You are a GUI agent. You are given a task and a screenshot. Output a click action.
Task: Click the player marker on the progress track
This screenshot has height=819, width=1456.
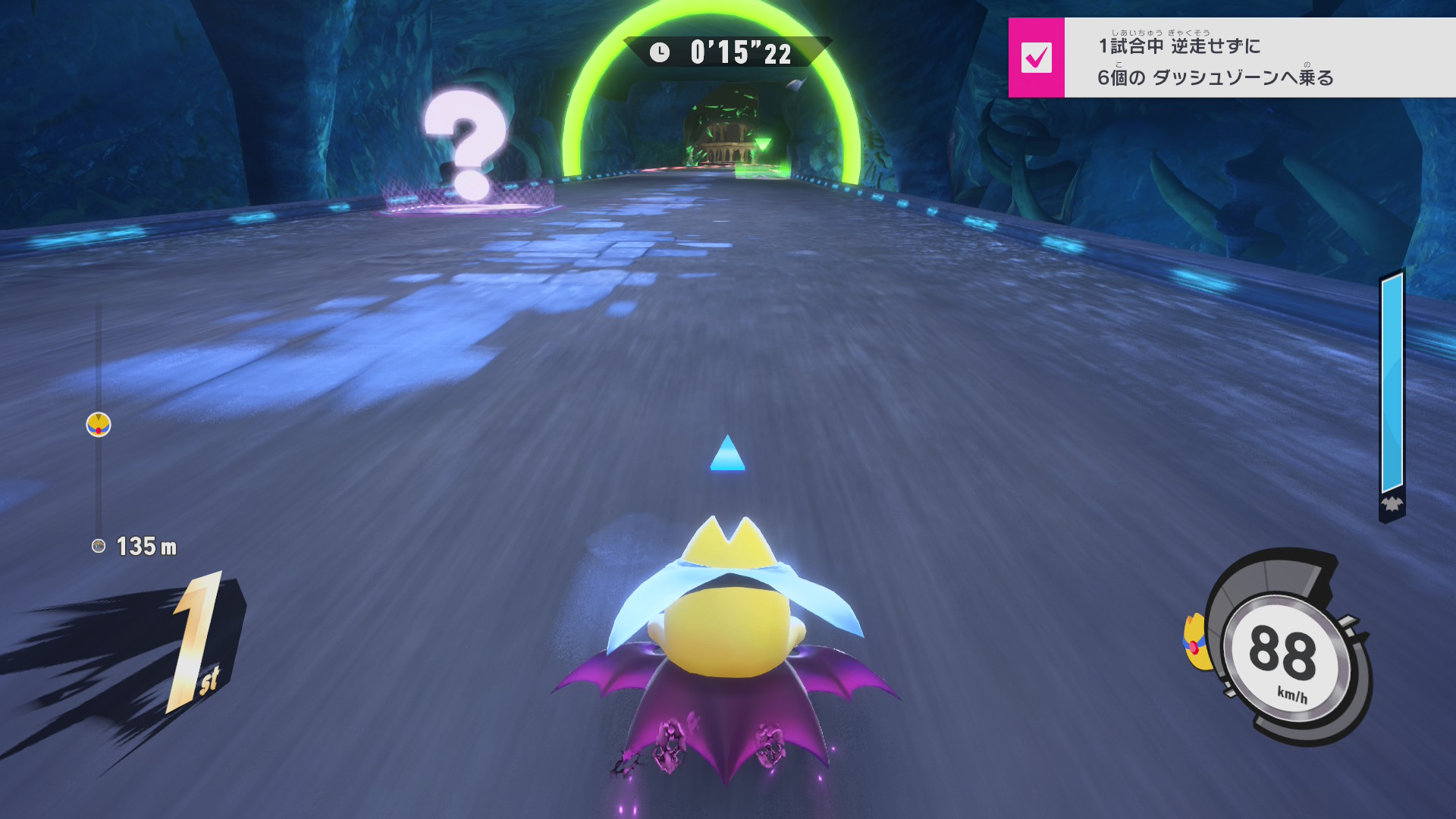(x=99, y=425)
